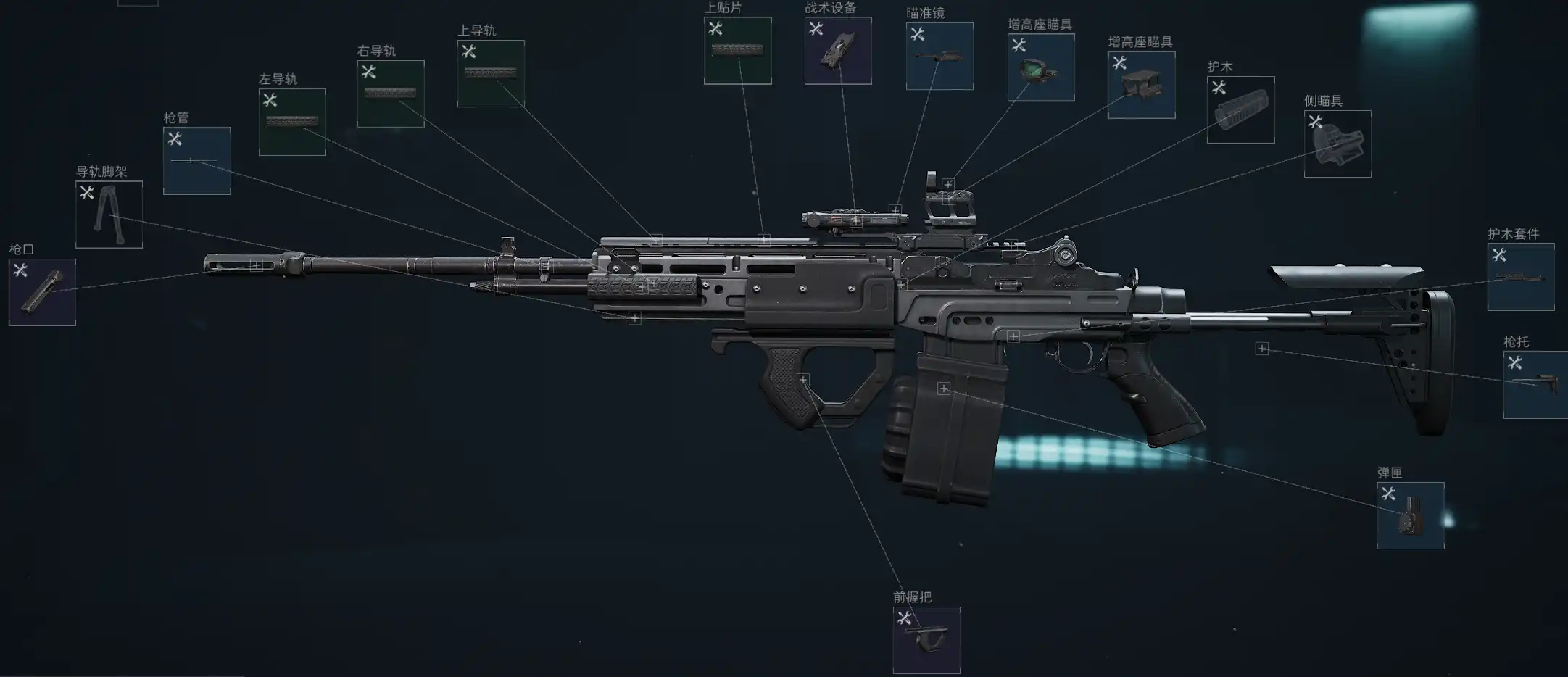Viewport: 1568px width, 677px height.
Task: Select the 上贴片 top panel slot
Action: coord(737,51)
